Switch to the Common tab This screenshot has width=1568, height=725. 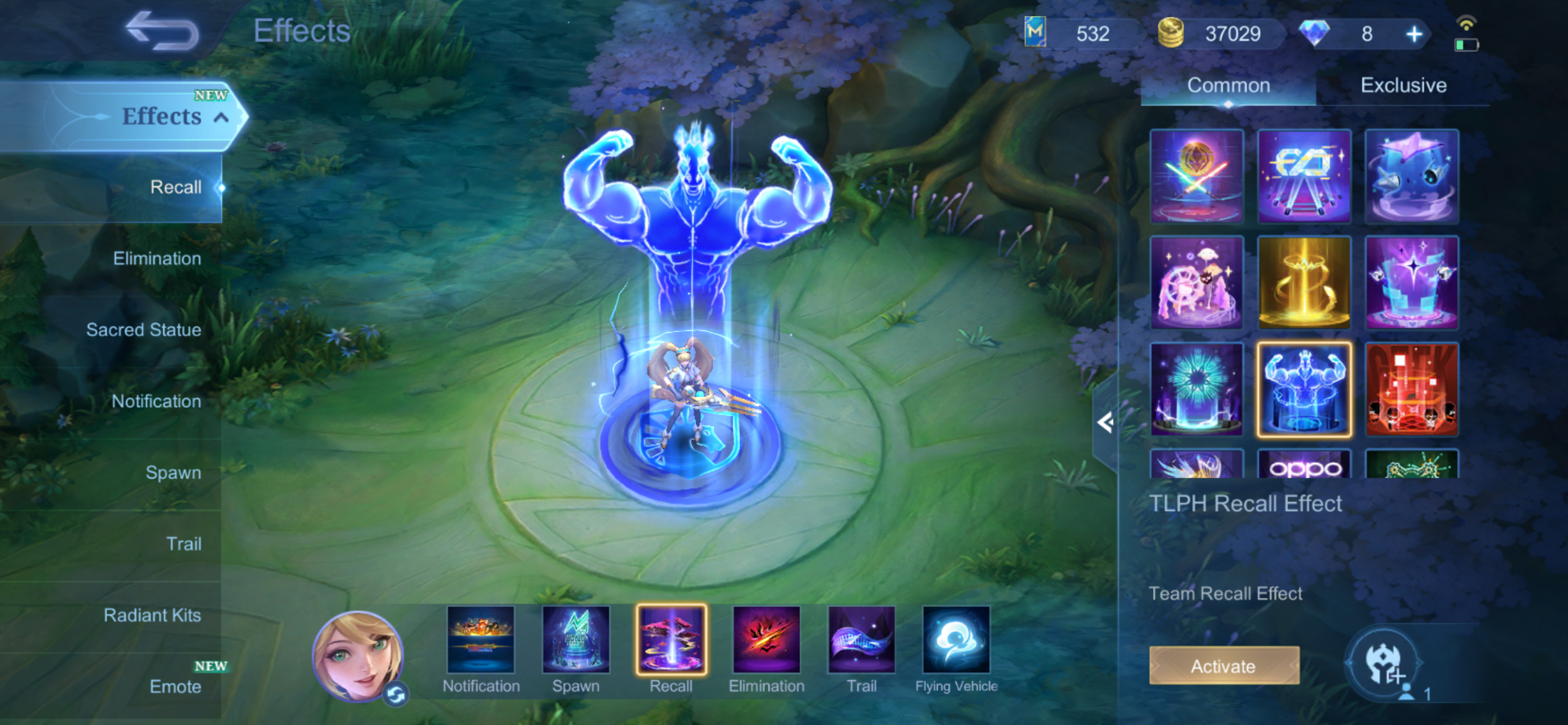coord(1228,86)
